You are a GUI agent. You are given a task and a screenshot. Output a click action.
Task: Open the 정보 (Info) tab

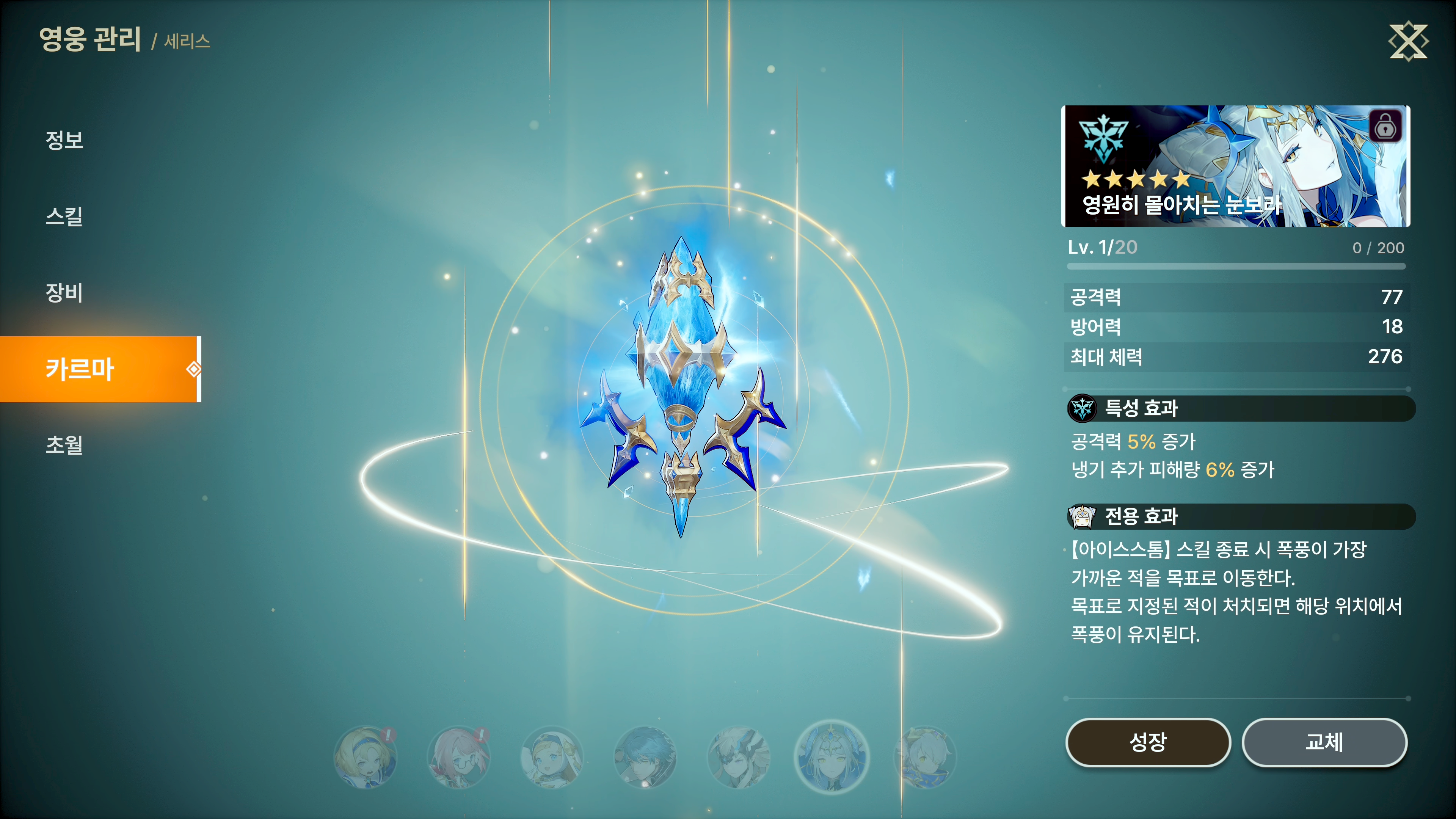coord(64,140)
